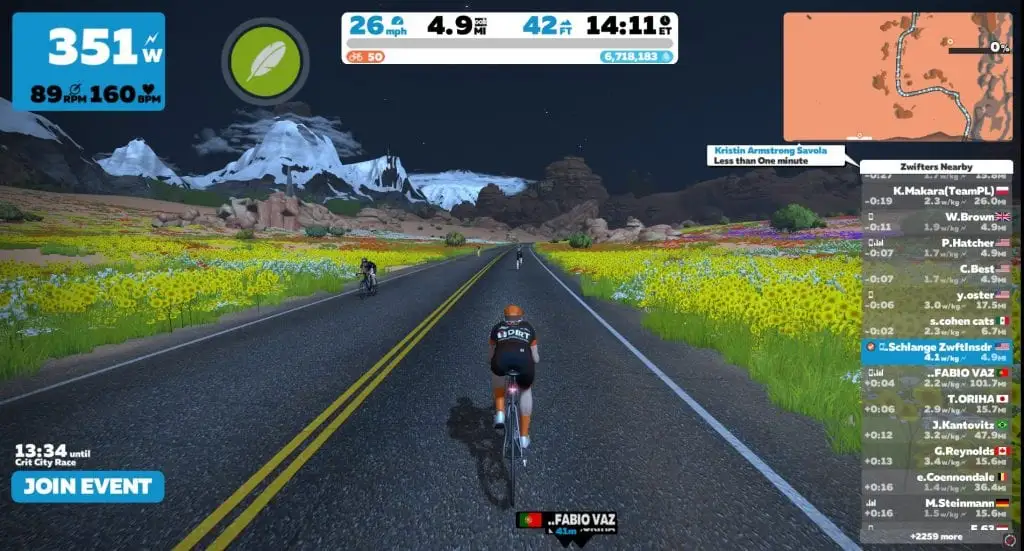1024x551 pixels.
Task: Select rider W.Brown from Zwifters Nearby
Action: coord(936,220)
